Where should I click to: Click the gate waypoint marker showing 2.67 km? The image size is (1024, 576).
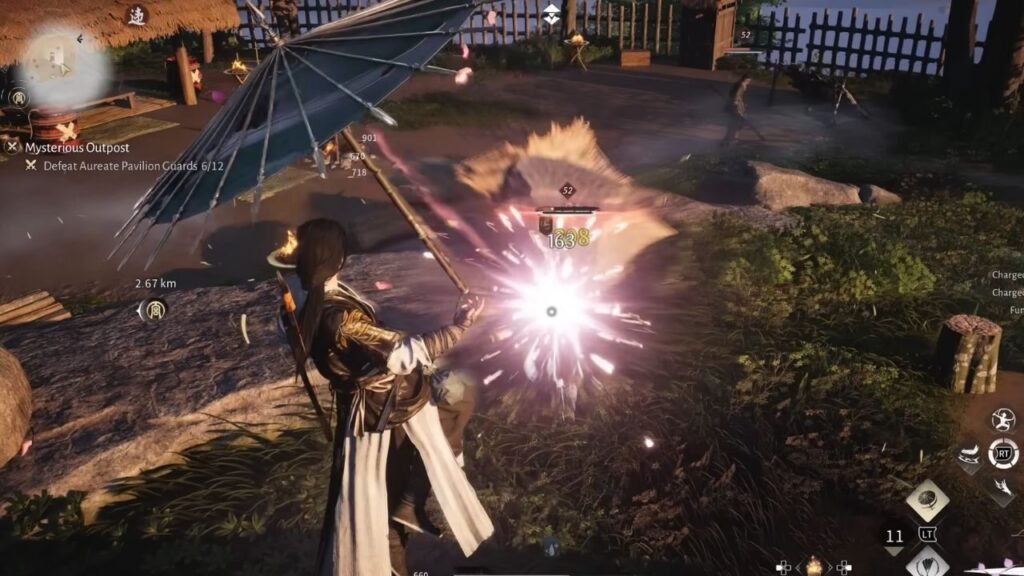(154, 310)
